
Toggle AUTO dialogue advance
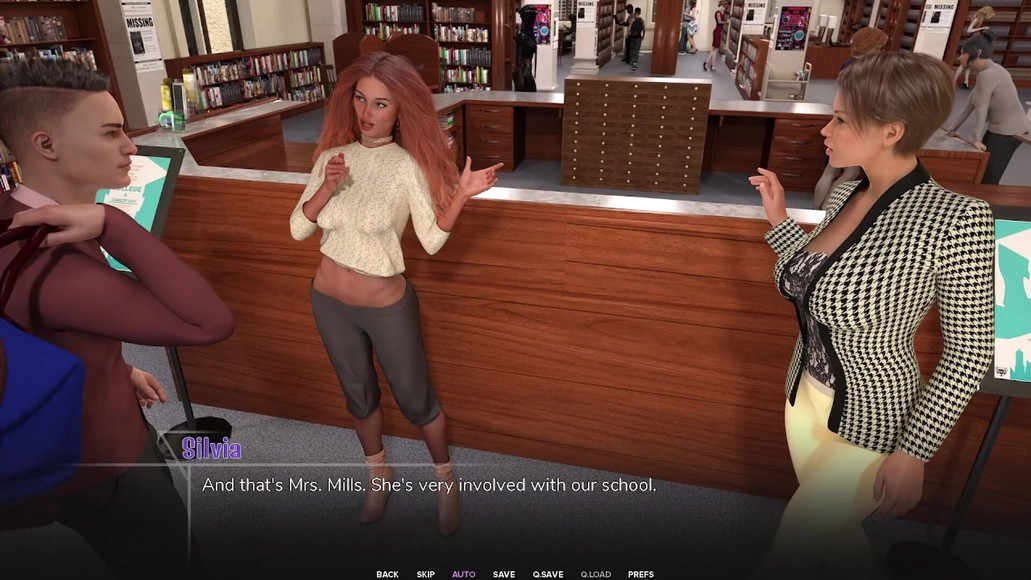(463, 574)
